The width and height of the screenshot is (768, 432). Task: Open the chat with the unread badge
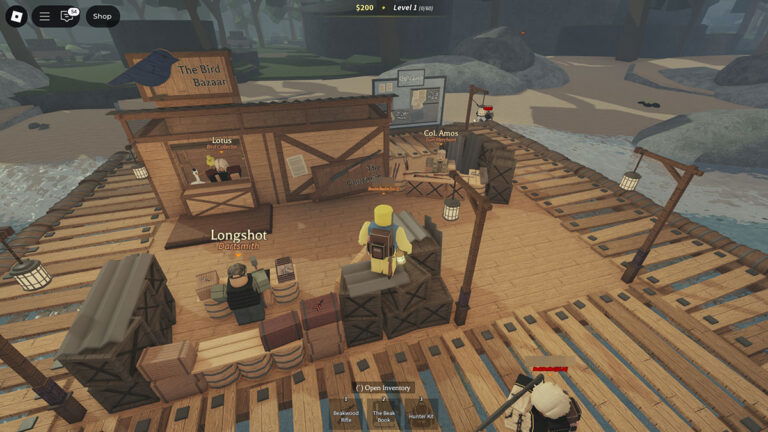(68, 16)
